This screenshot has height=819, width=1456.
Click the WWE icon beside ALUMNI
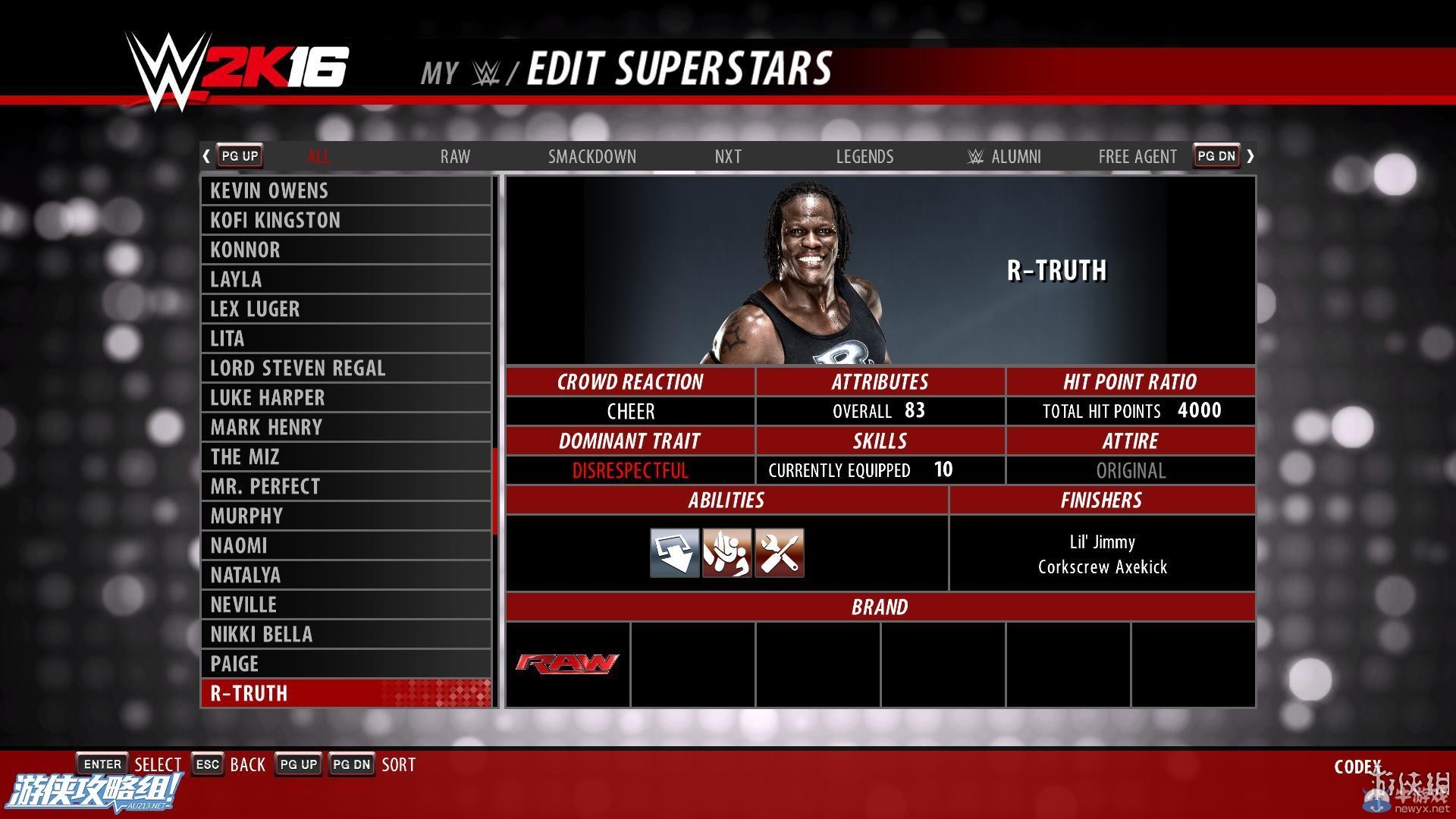click(977, 156)
